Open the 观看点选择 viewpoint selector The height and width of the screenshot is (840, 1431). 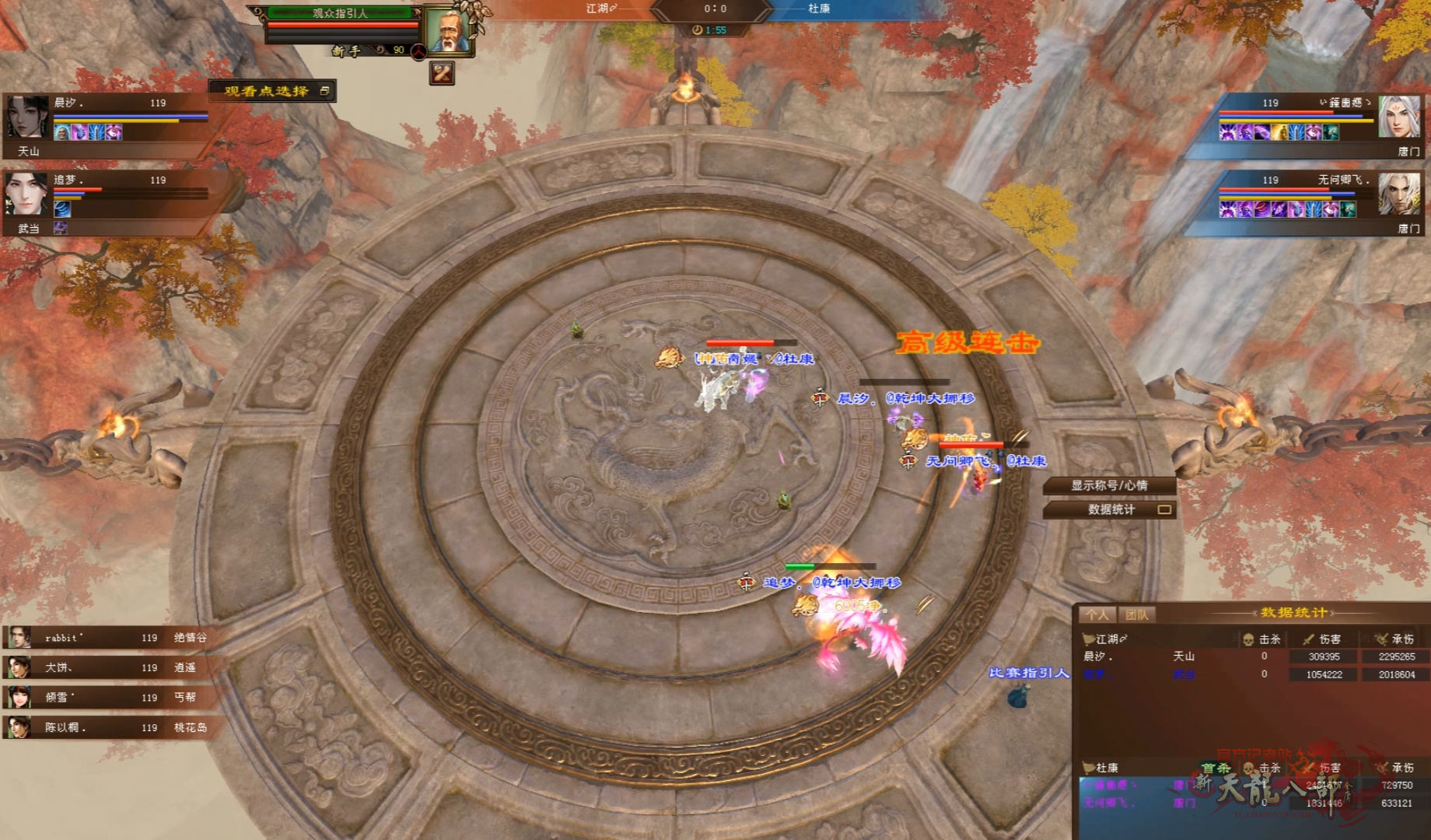(x=272, y=91)
